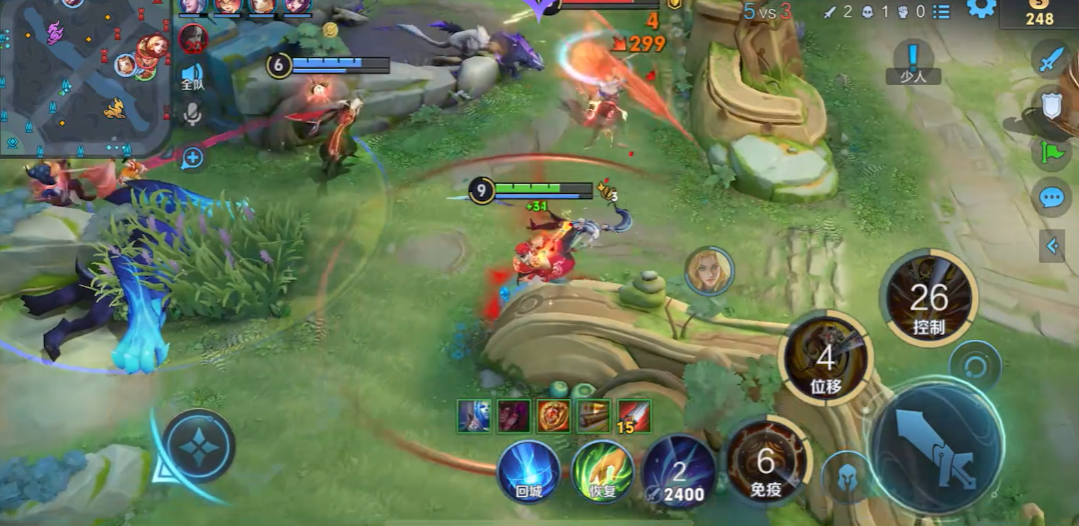Open the settings gear

pyautogui.click(x=980, y=9)
